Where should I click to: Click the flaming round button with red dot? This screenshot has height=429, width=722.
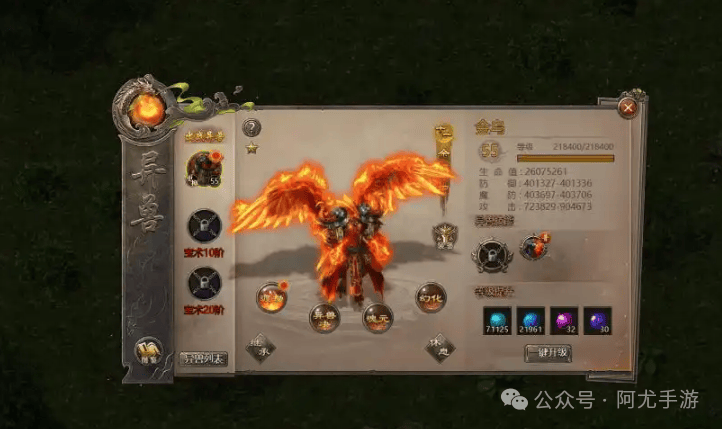click(x=271, y=297)
